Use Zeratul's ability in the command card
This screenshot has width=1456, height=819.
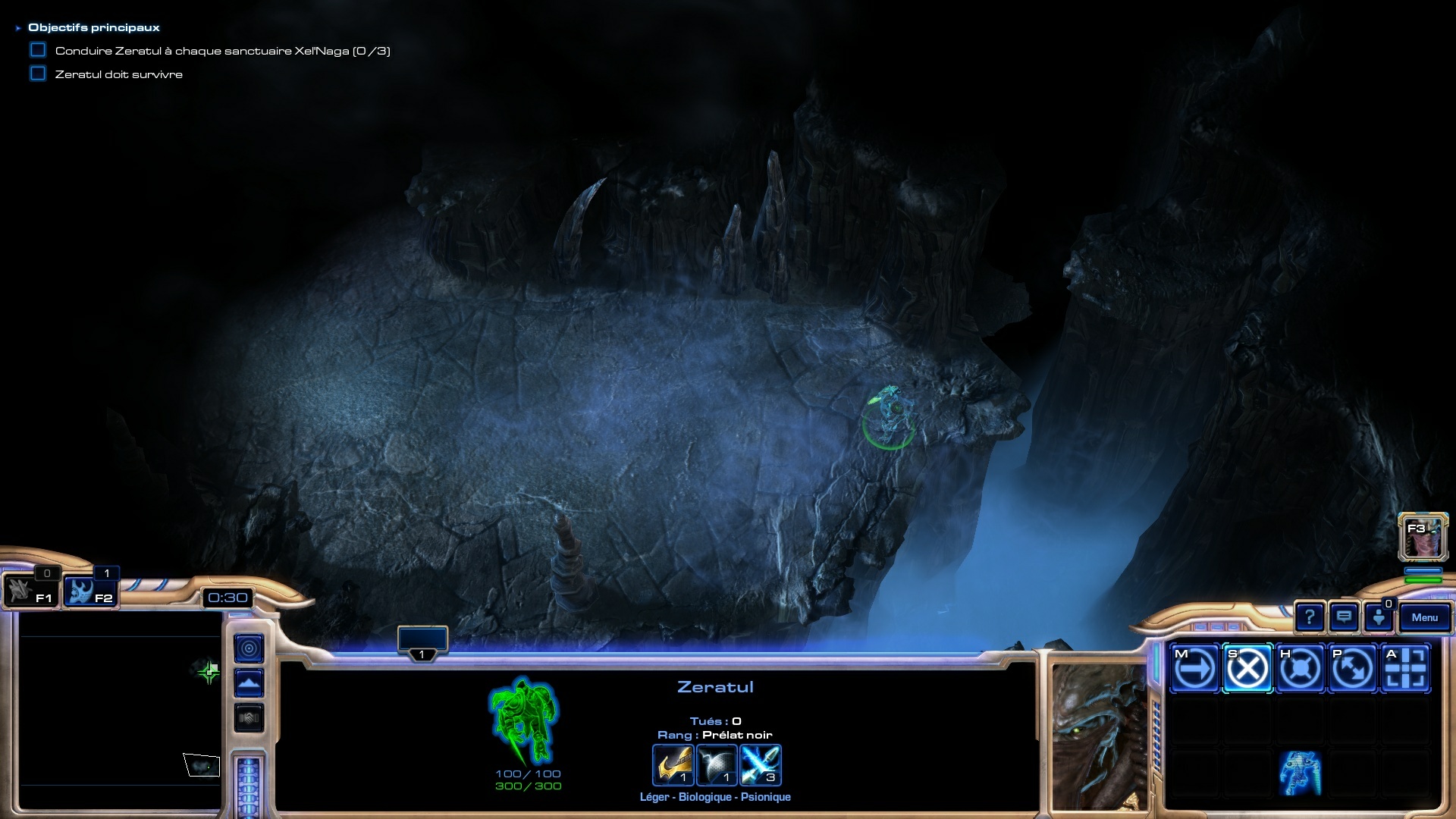[x=1300, y=773]
